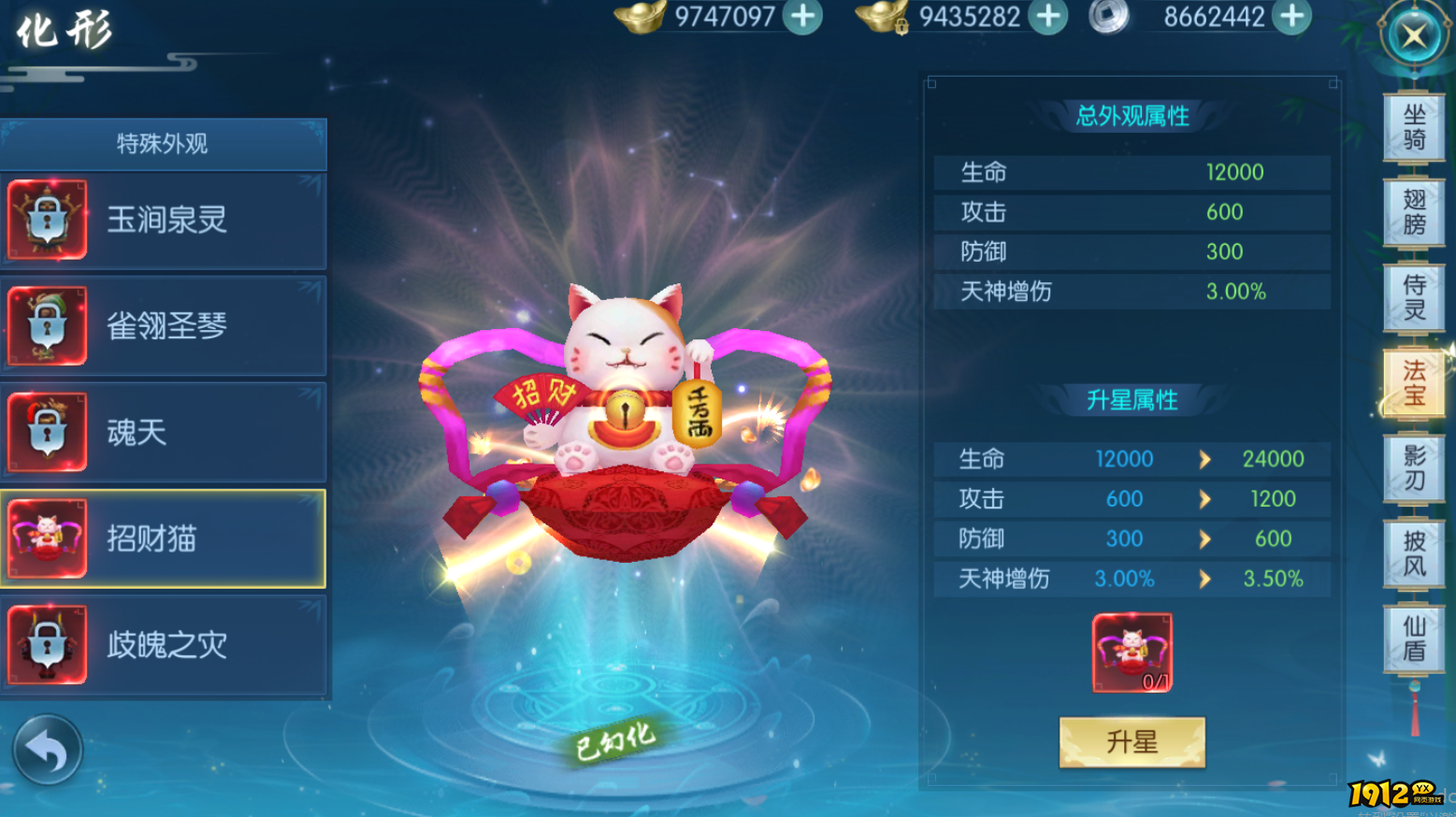Click the cat thumbnail on 招财猫 entry
This screenshot has height=817, width=1456.
pyautogui.click(x=49, y=538)
